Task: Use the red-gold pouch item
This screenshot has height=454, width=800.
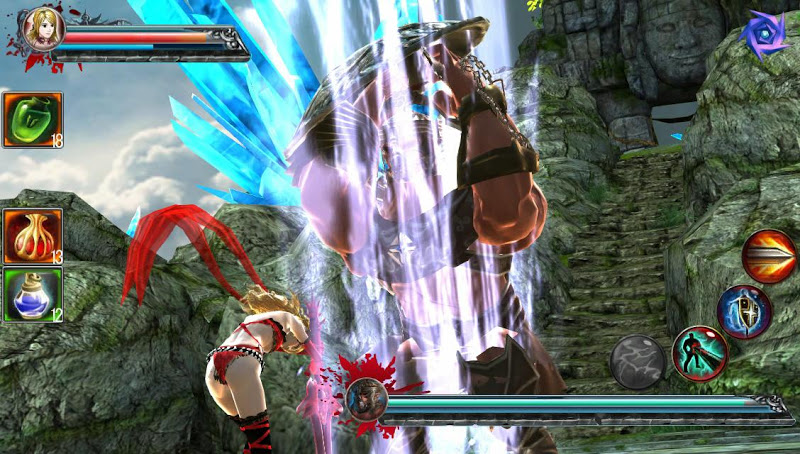Action: point(32,236)
